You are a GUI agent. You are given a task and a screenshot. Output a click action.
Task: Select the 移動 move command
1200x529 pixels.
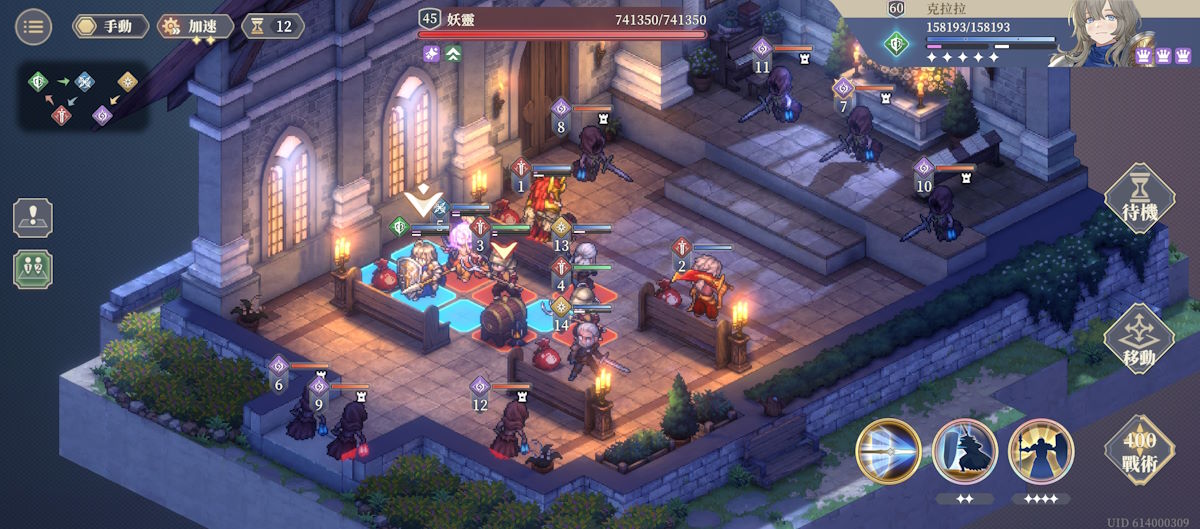[x=1138, y=340]
